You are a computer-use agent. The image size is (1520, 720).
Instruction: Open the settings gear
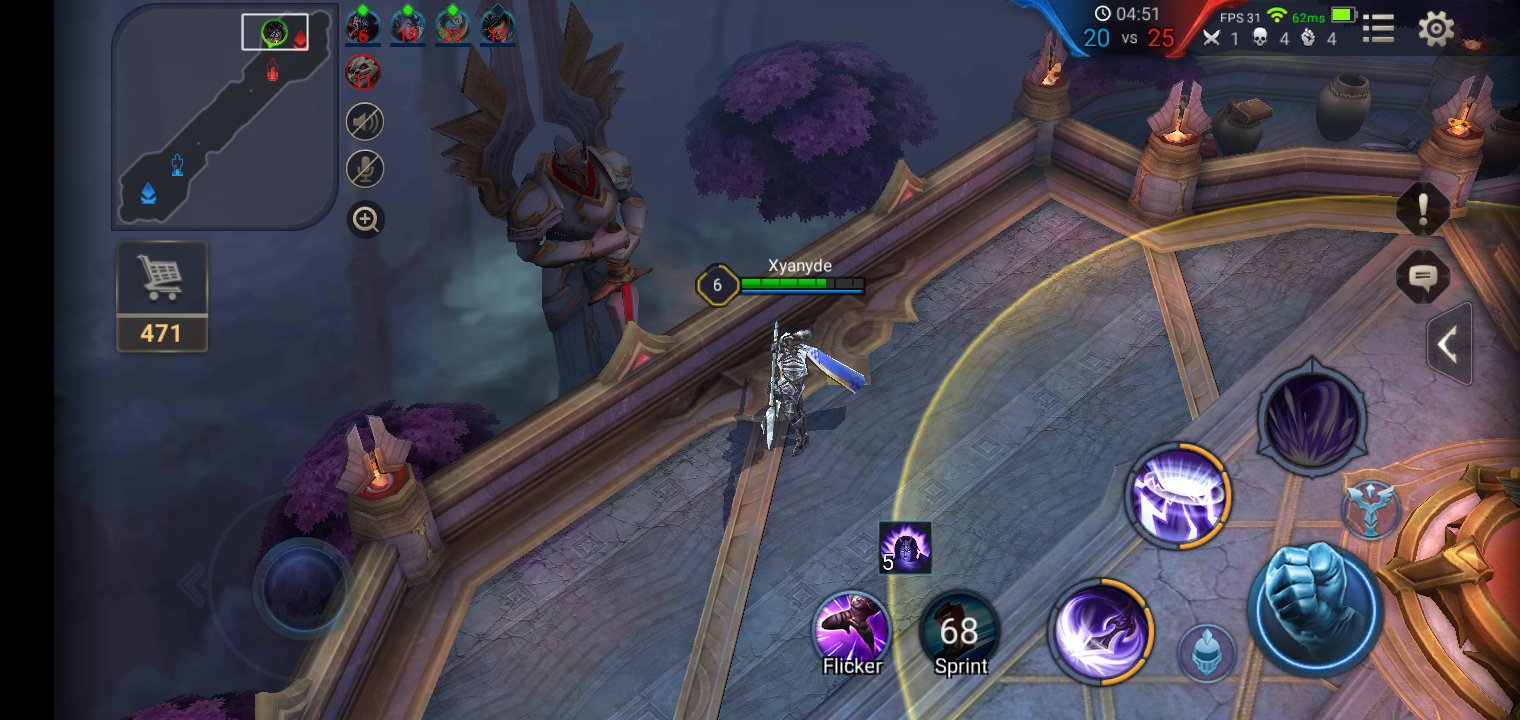tap(1436, 29)
